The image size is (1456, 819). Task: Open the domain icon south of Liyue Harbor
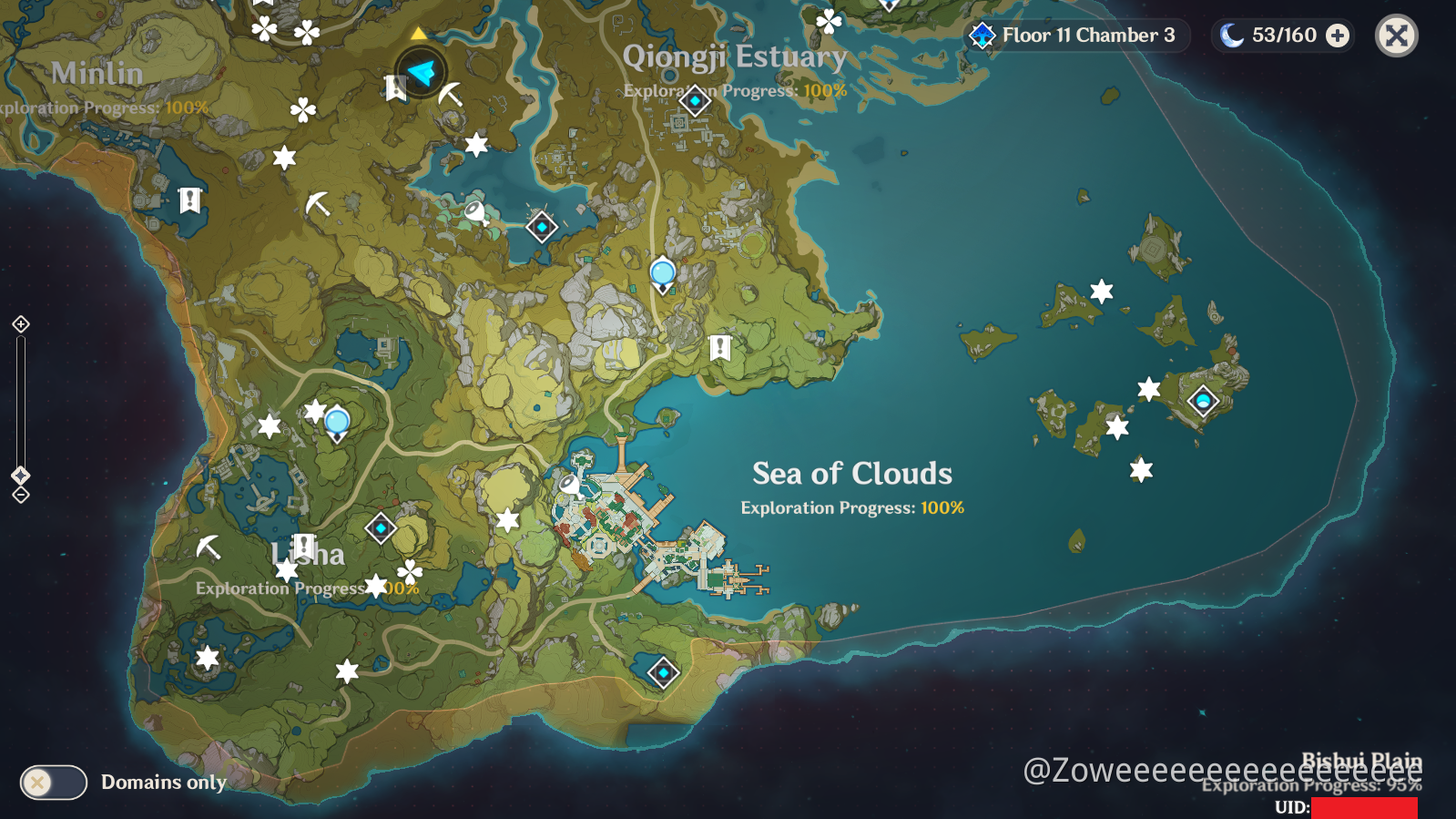pyautogui.click(x=663, y=671)
